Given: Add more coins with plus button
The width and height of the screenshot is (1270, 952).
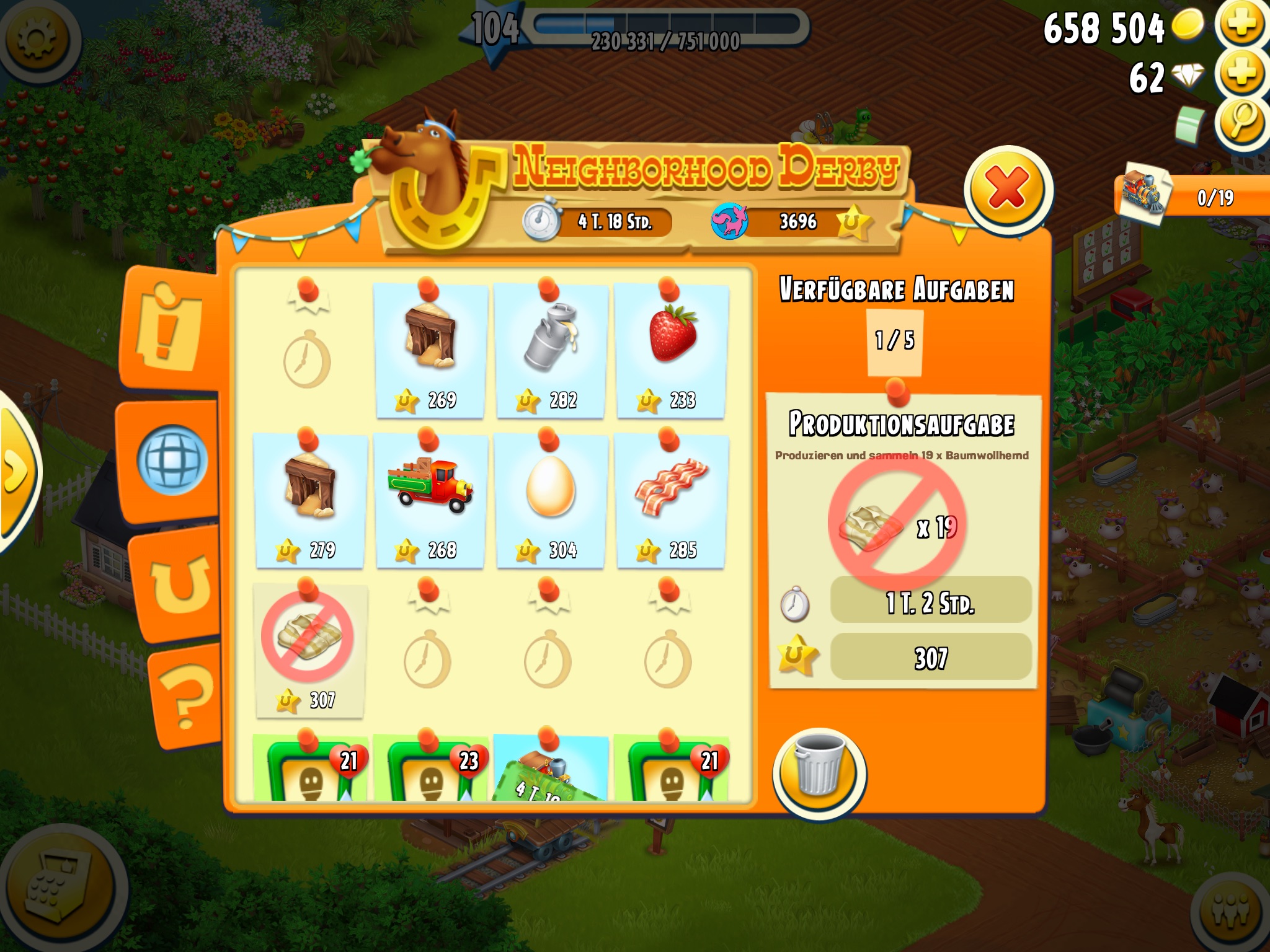Looking at the screenshot, I should [x=1241, y=25].
